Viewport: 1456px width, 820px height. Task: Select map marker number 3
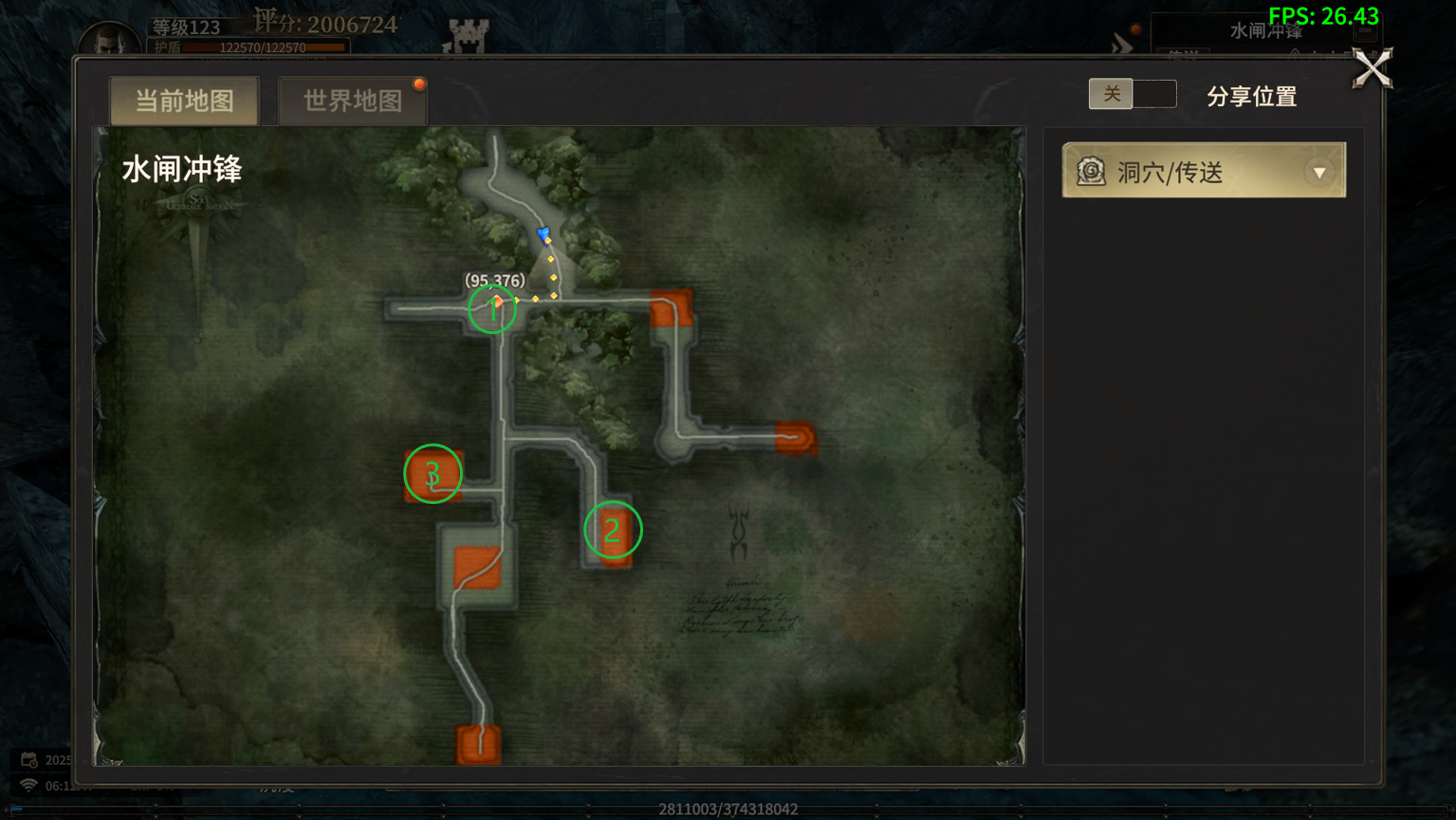[x=433, y=474]
